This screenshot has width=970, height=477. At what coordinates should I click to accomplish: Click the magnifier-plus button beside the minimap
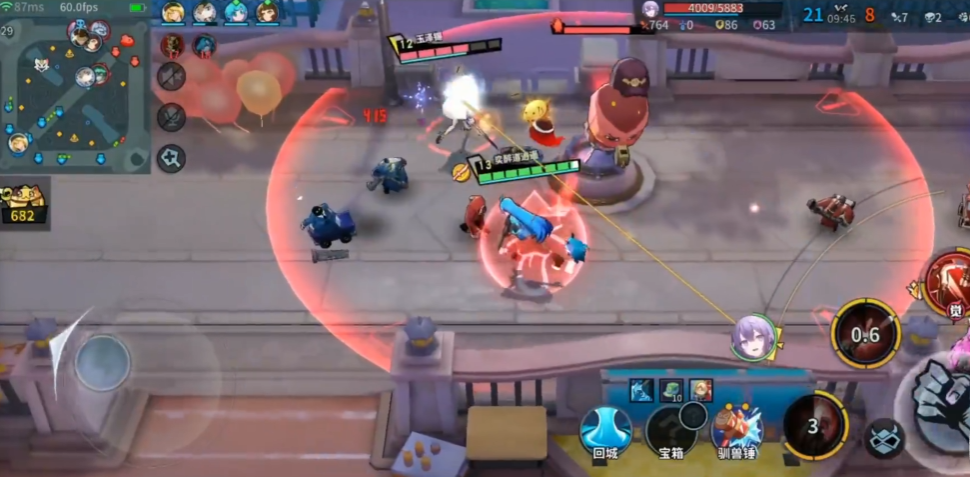(x=171, y=158)
